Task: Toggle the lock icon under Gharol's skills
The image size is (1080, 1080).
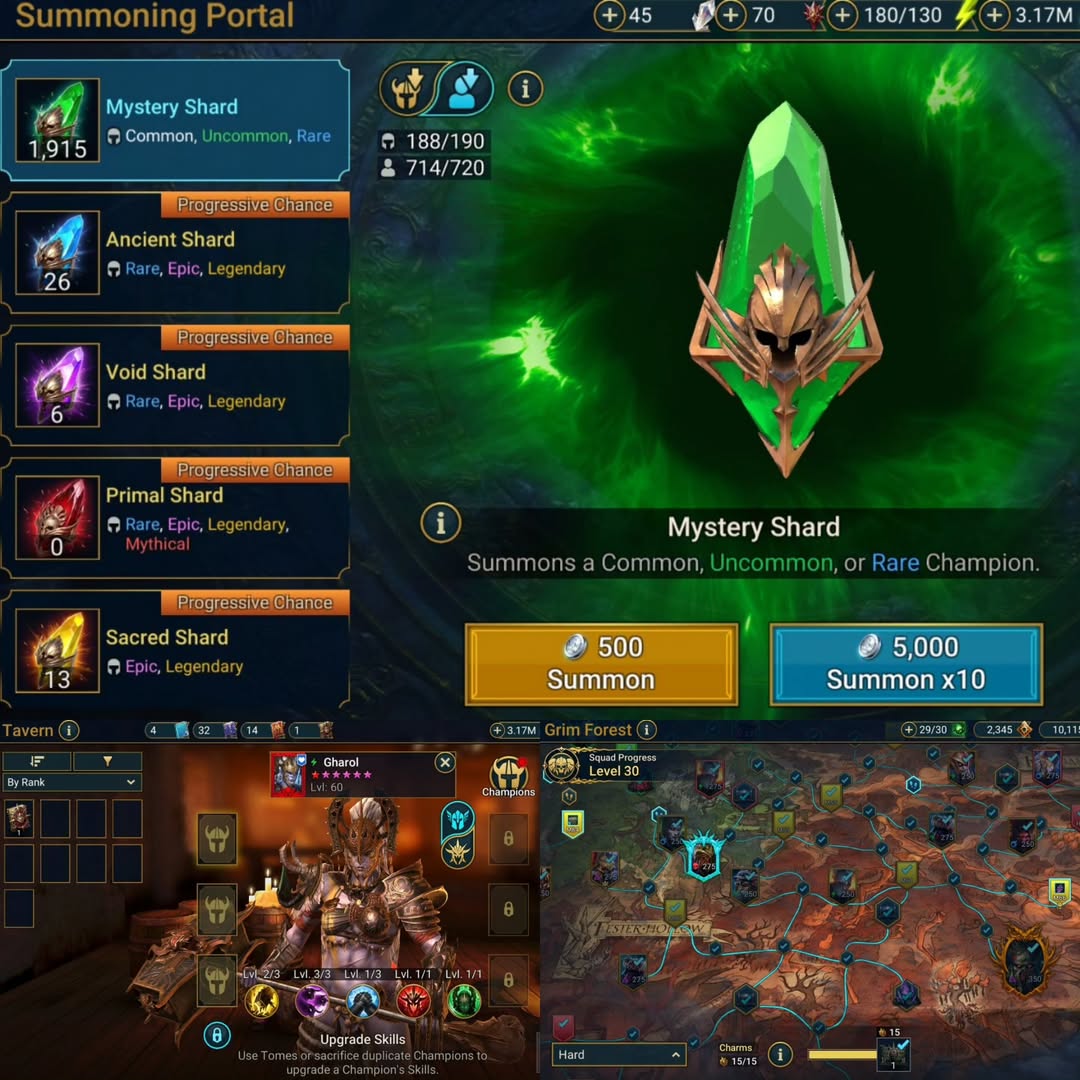Action: click(x=217, y=1035)
